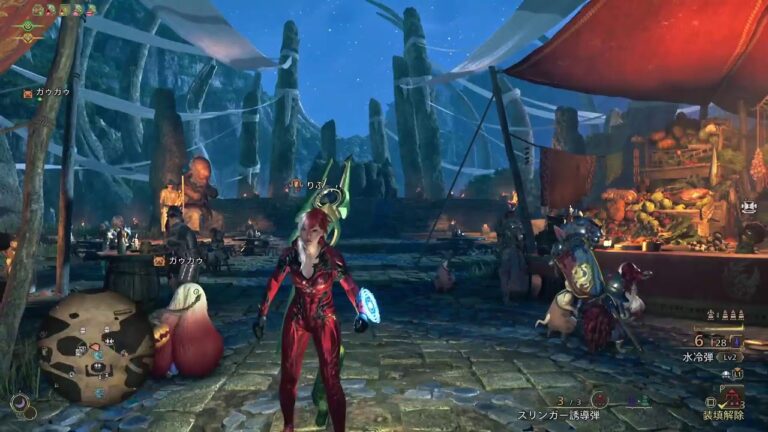The image size is (768, 432).
Task: Select the 装填解除 unload ammo icon
Action: (732, 398)
